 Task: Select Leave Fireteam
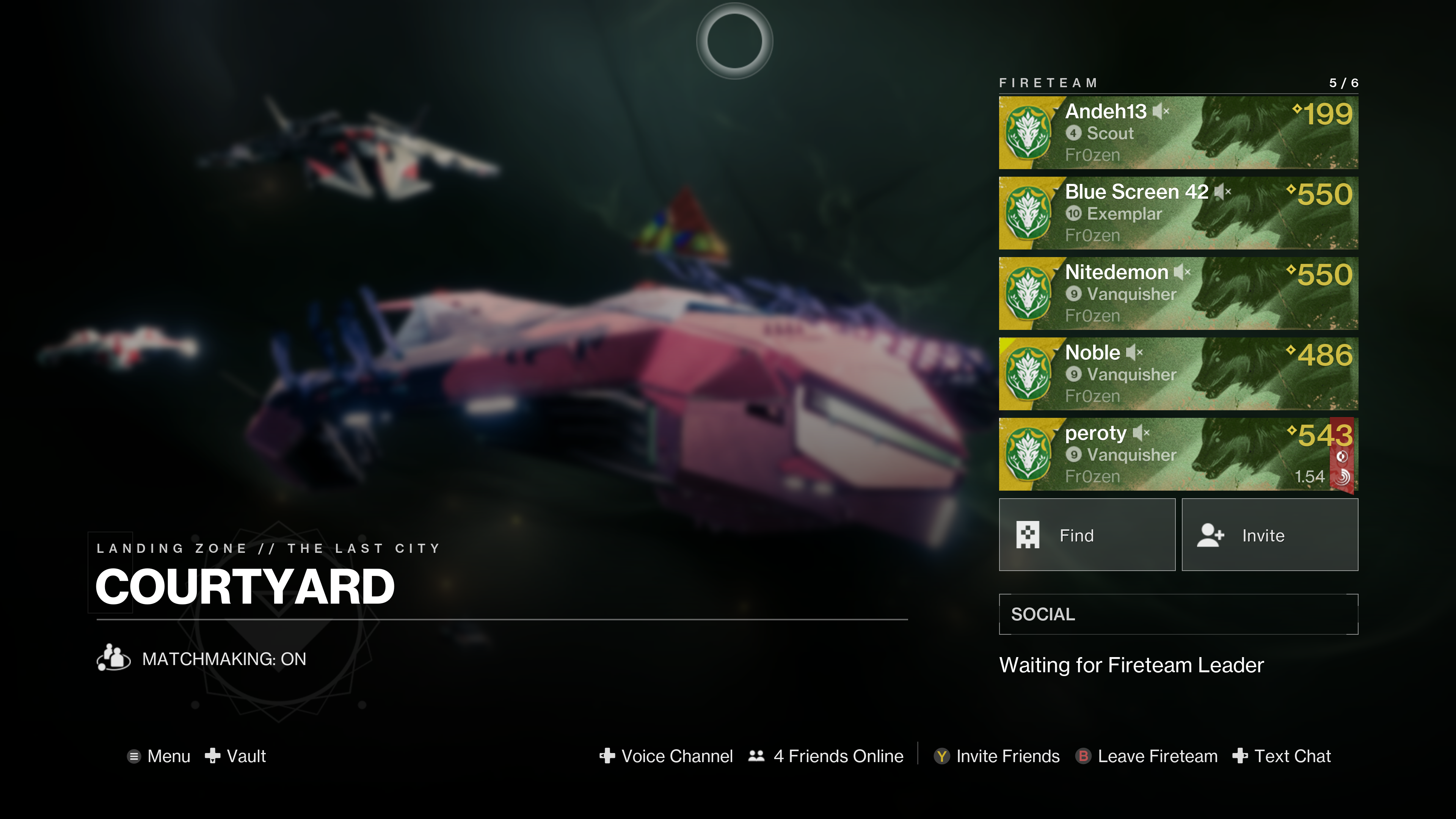1147,756
